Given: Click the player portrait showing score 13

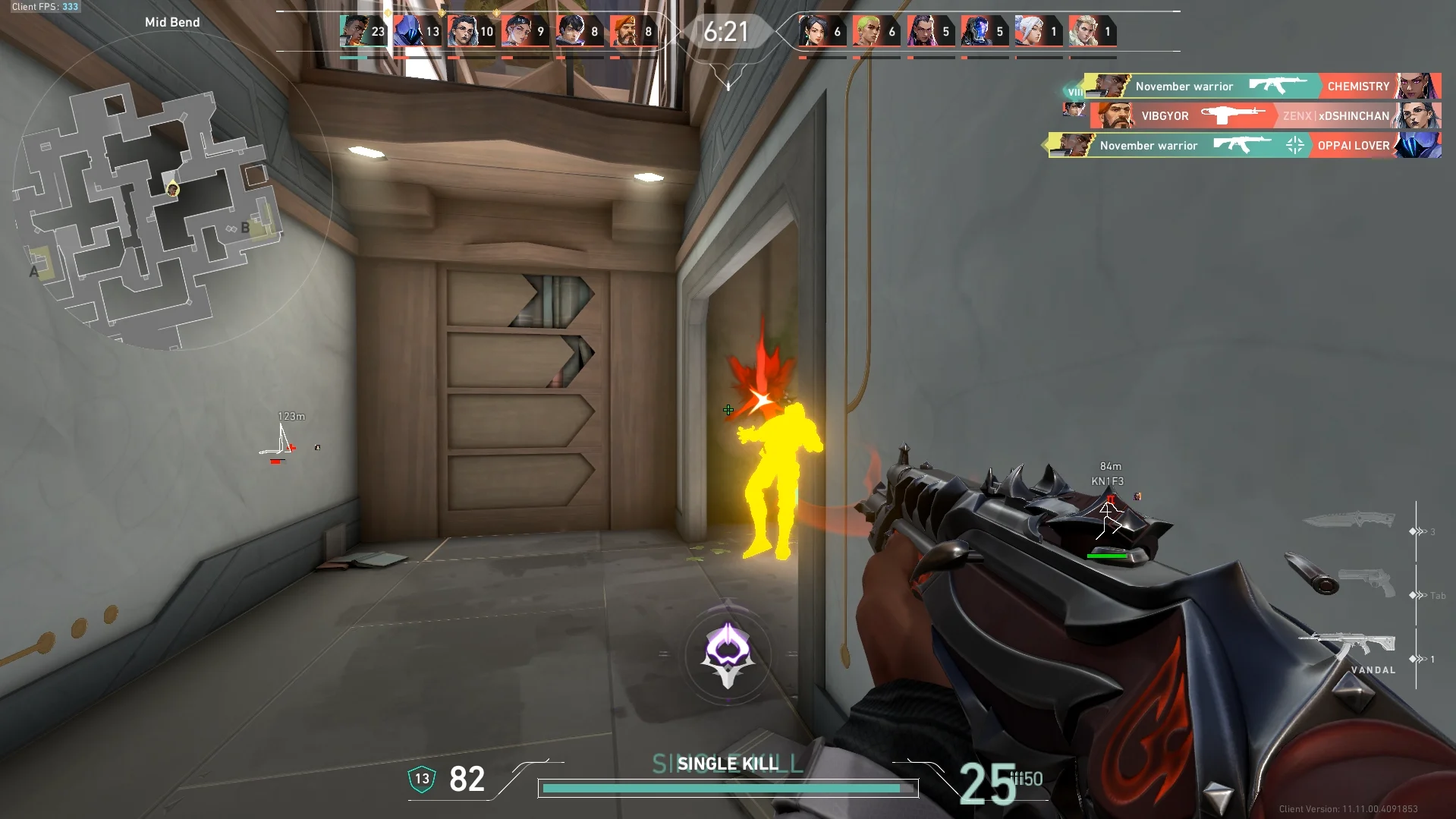Looking at the screenshot, I should (x=407, y=32).
